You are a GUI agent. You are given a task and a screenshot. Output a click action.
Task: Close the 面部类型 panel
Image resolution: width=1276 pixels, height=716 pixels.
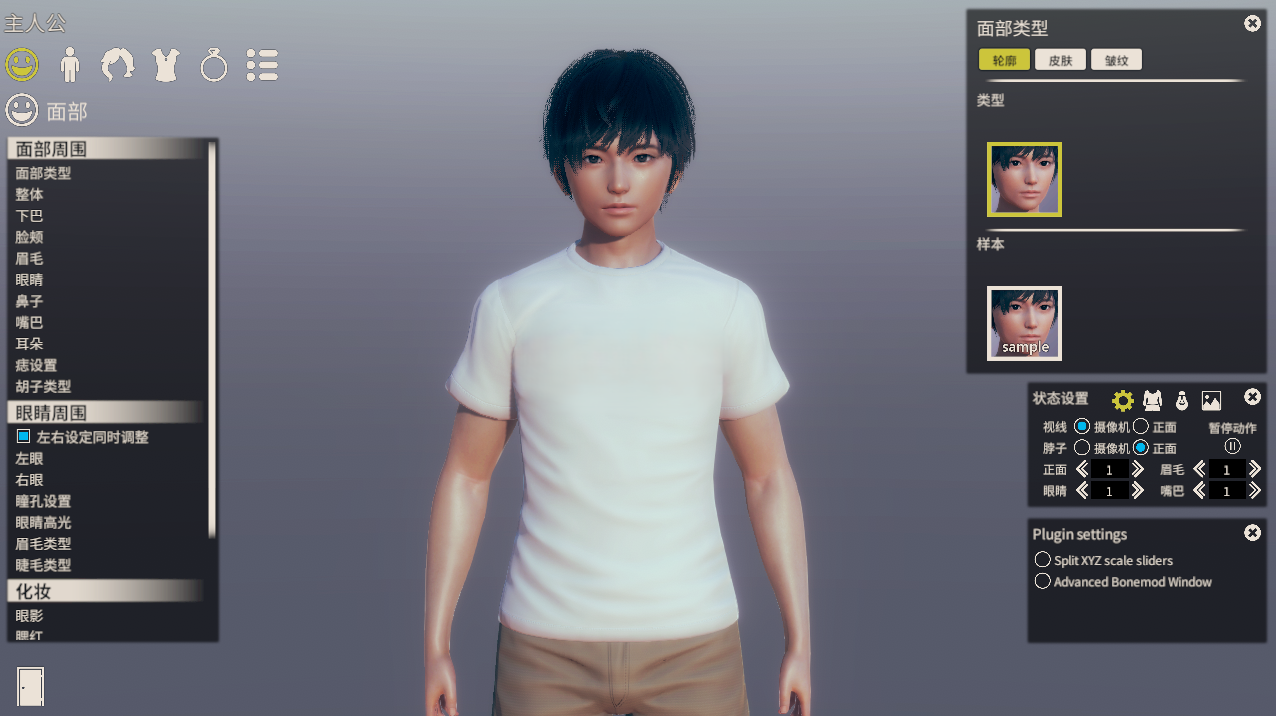click(1252, 24)
